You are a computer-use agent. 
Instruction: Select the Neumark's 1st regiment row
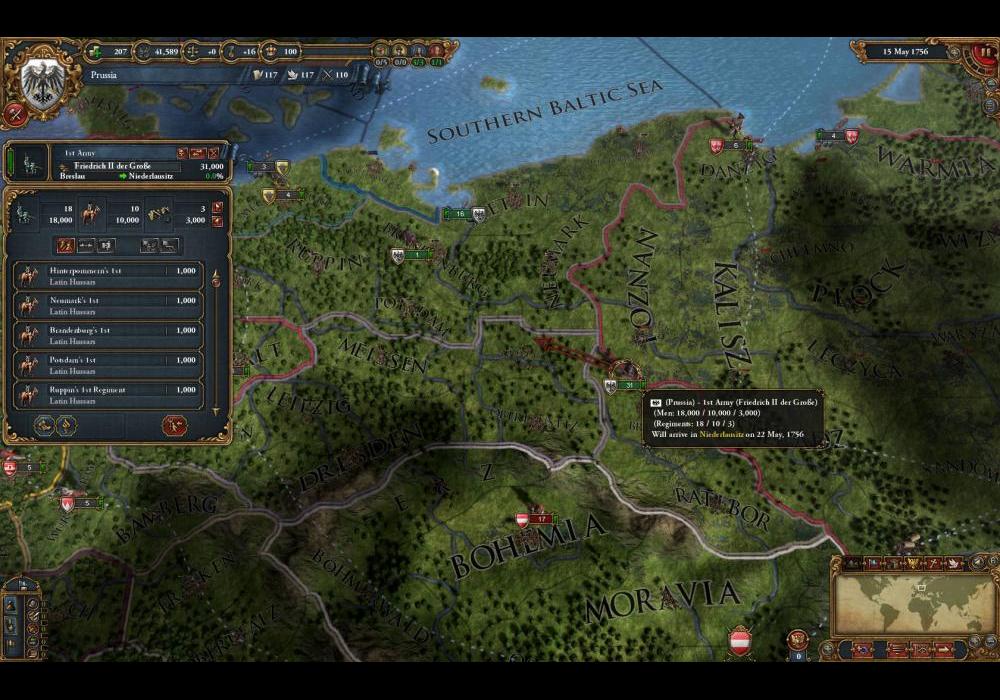110,305
